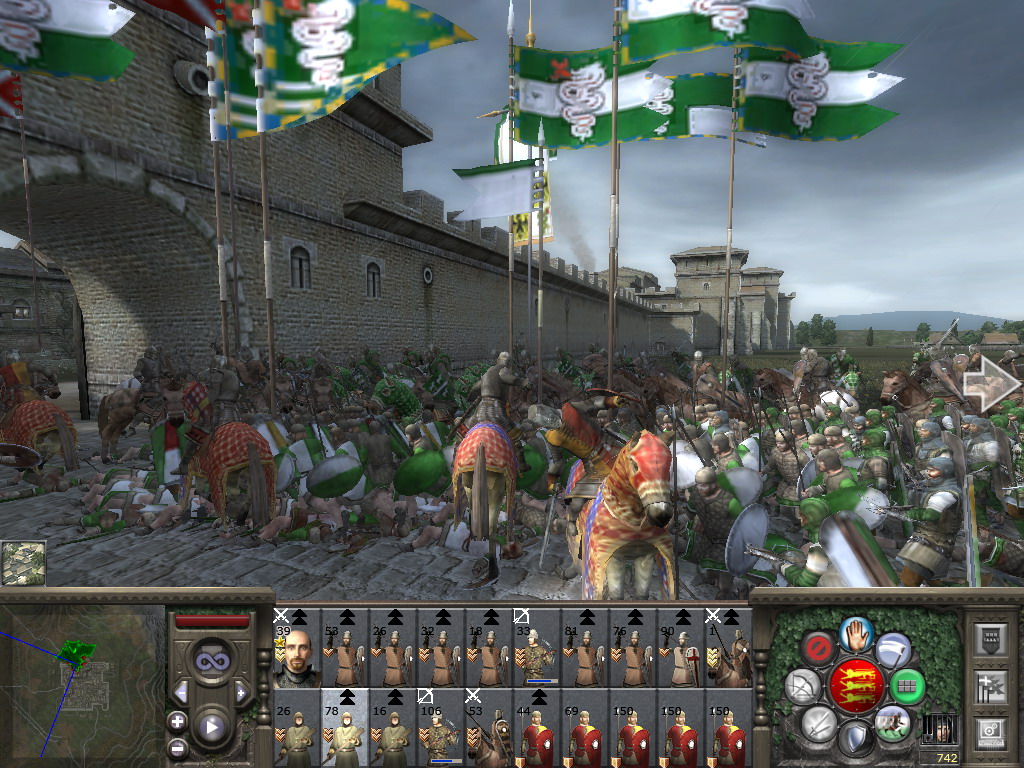This screenshot has width=1024, height=768.
Task: Click the infinity symbol speed button
Action: (212, 661)
